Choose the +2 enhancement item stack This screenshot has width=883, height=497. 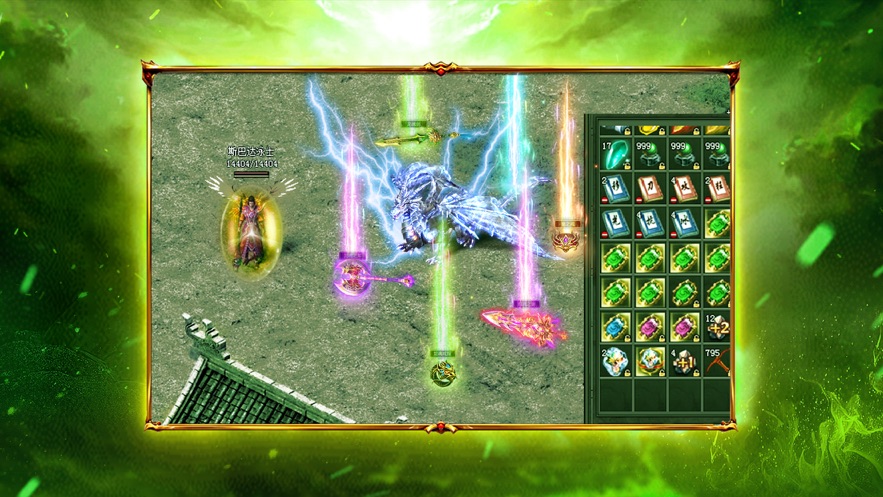click(x=718, y=326)
